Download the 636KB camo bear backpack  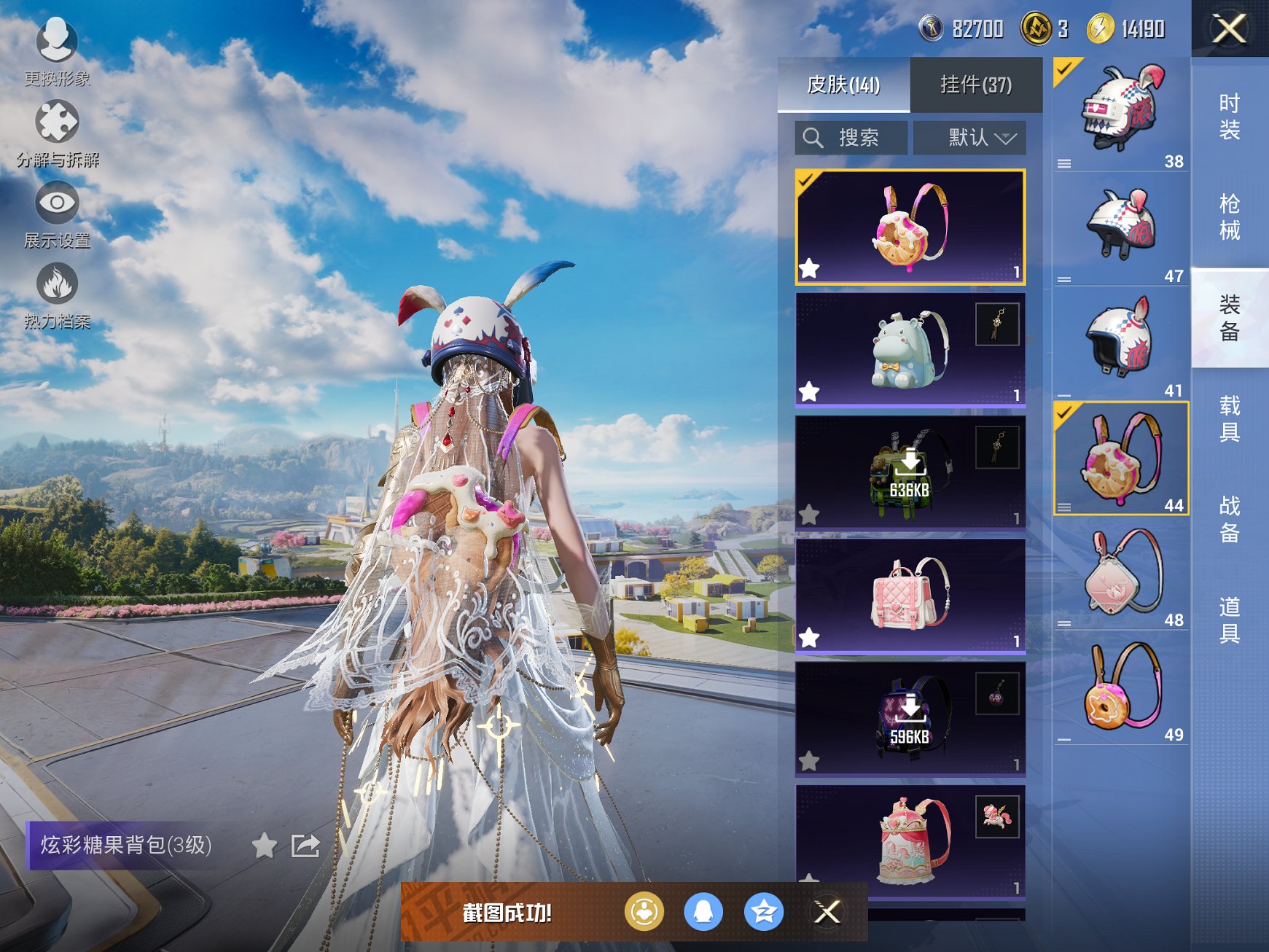(x=910, y=472)
